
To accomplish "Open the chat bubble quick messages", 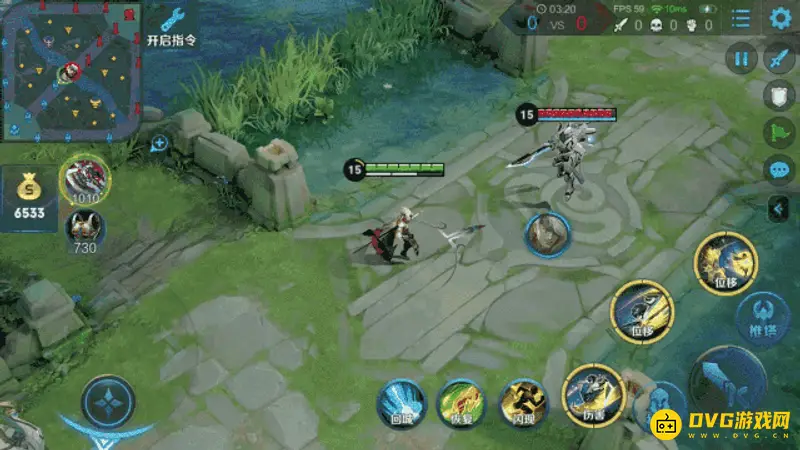I will click(779, 169).
